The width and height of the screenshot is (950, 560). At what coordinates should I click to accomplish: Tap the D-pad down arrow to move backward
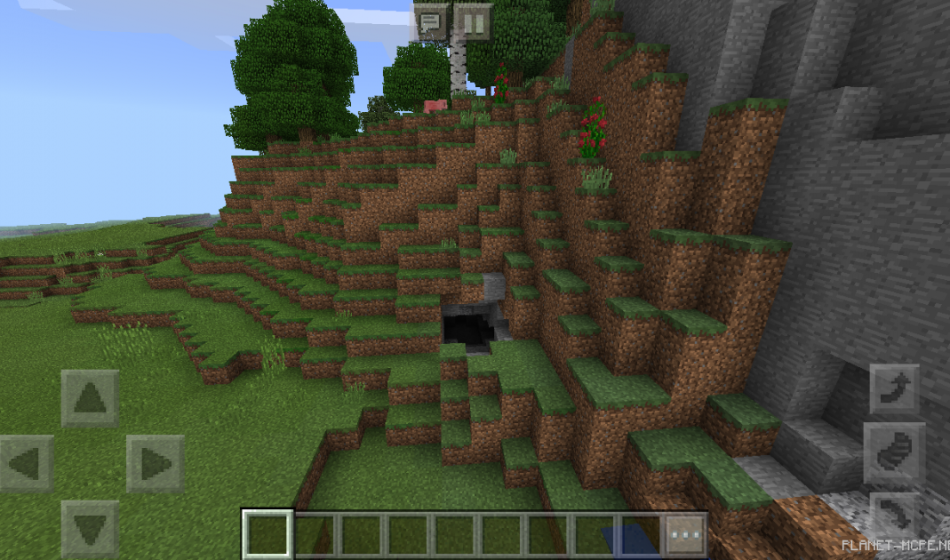[x=90, y=528]
